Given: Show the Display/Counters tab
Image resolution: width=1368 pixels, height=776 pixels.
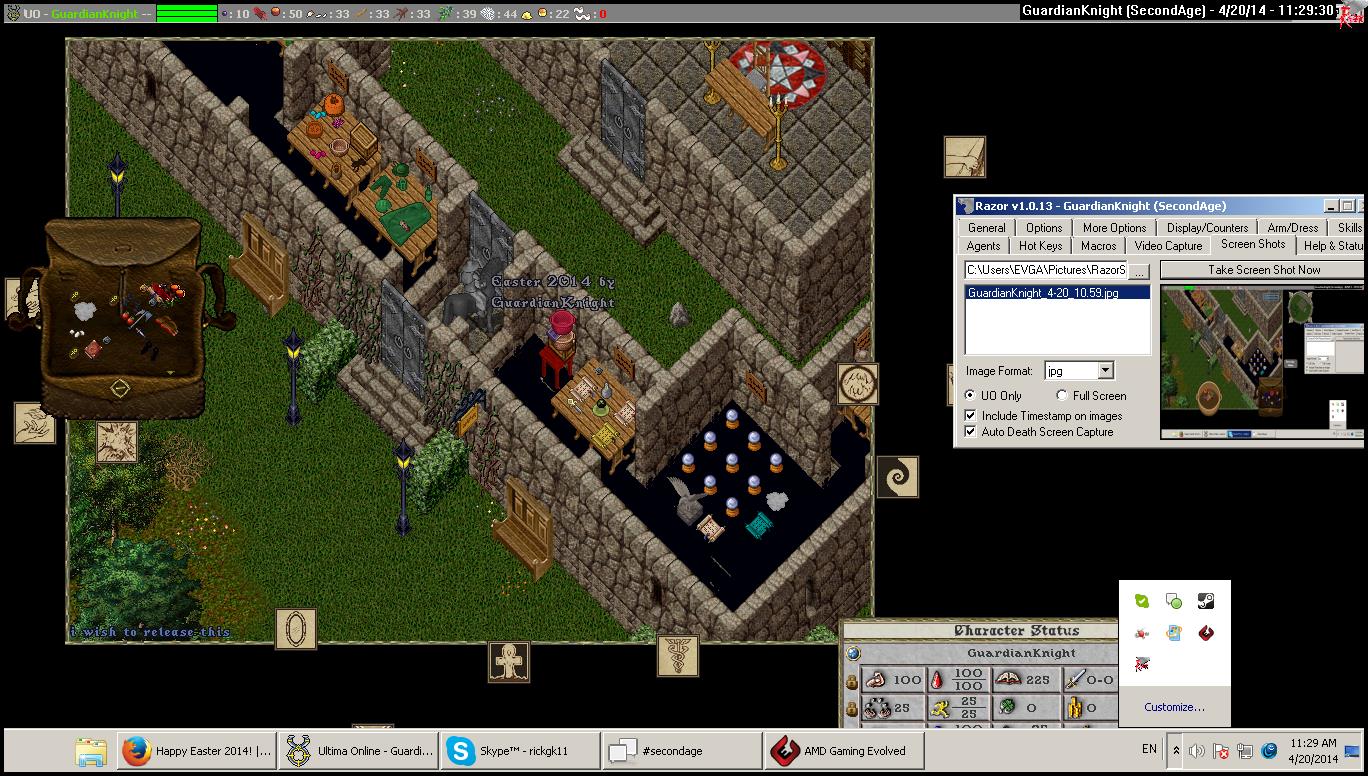Looking at the screenshot, I should (x=1207, y=228).
